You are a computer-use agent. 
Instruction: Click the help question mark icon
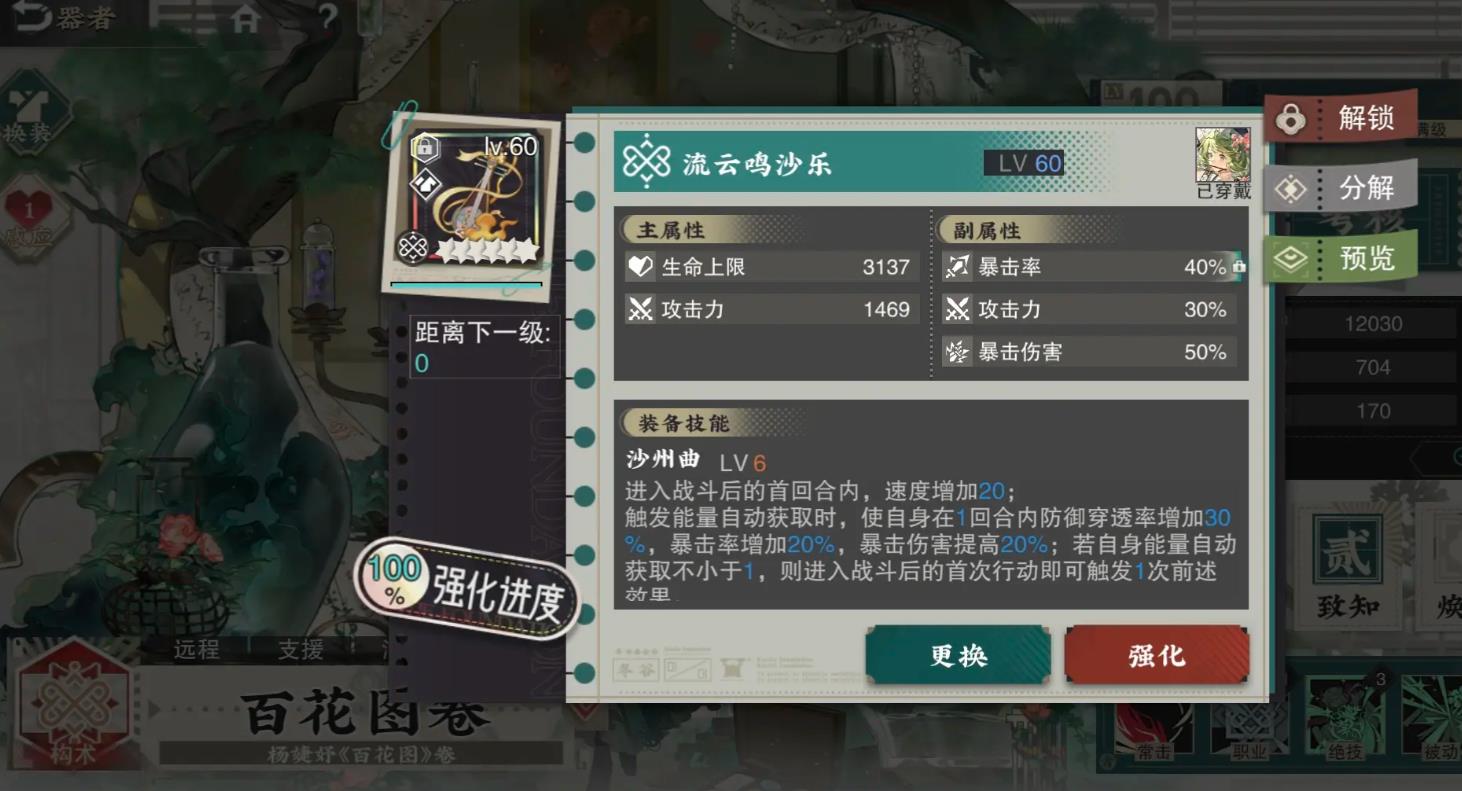329,16
